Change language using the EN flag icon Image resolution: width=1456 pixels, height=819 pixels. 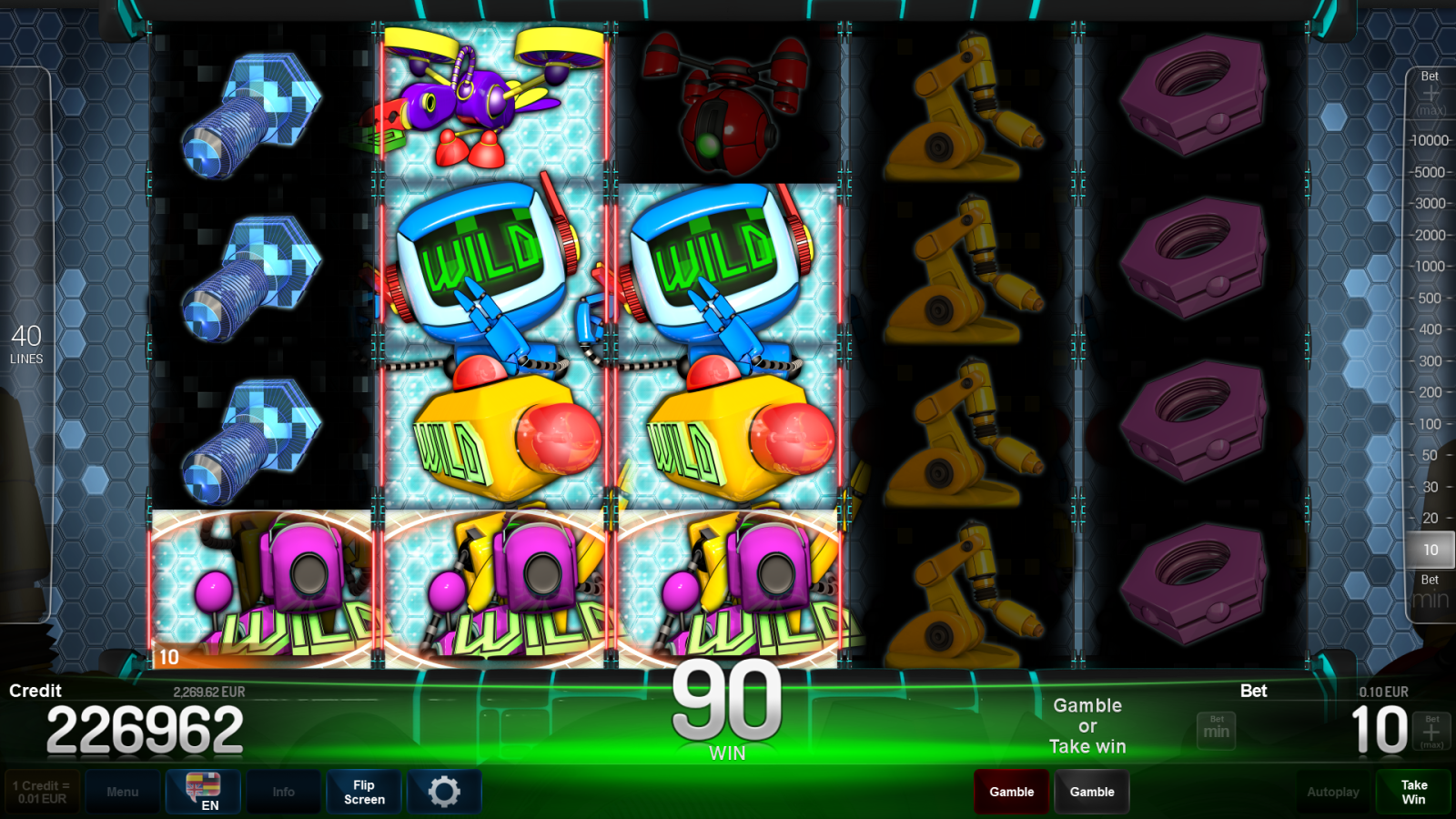(x=202, y=792)
